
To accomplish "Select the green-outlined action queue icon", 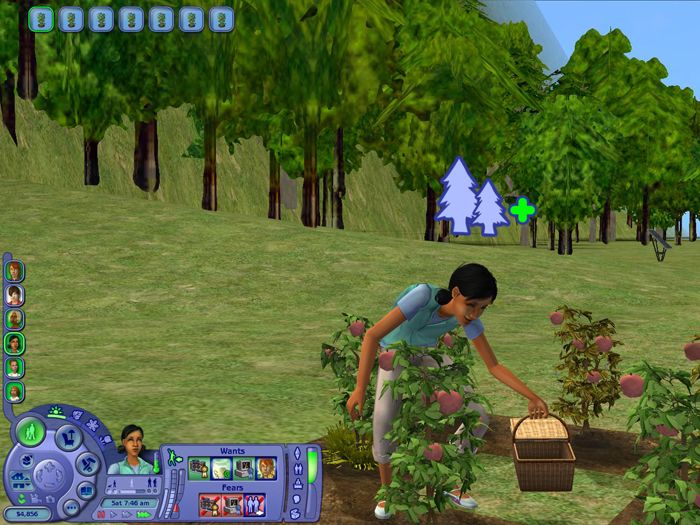I will [41, 19].
